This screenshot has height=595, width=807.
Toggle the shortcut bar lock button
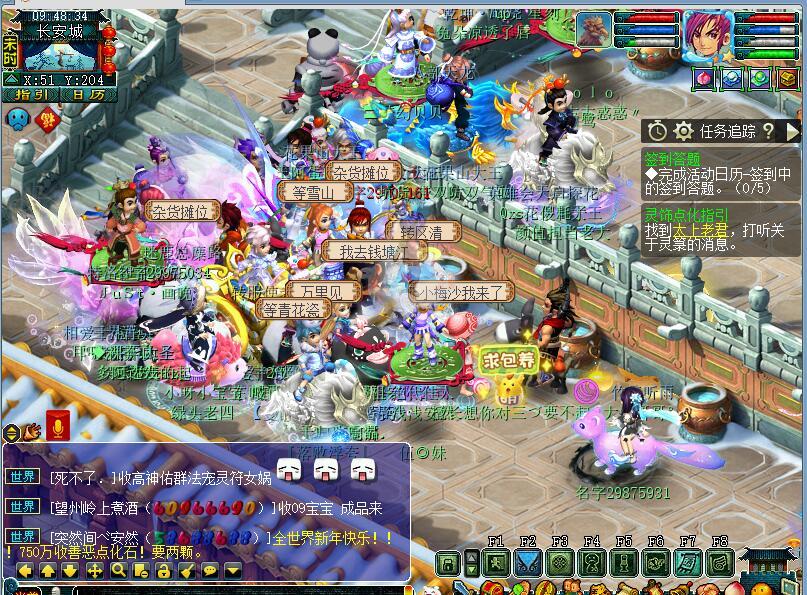(449, 564)
